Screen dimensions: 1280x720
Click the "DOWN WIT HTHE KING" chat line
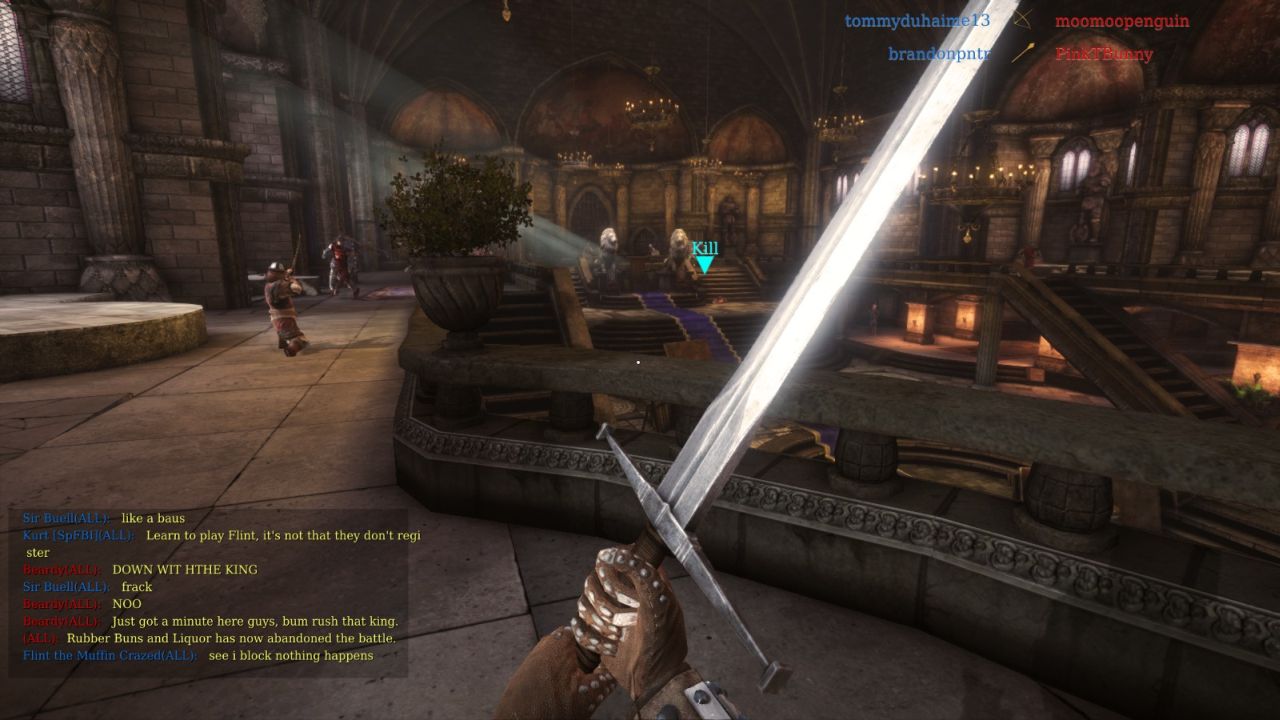pyautogui.click(x=184, y=570)
